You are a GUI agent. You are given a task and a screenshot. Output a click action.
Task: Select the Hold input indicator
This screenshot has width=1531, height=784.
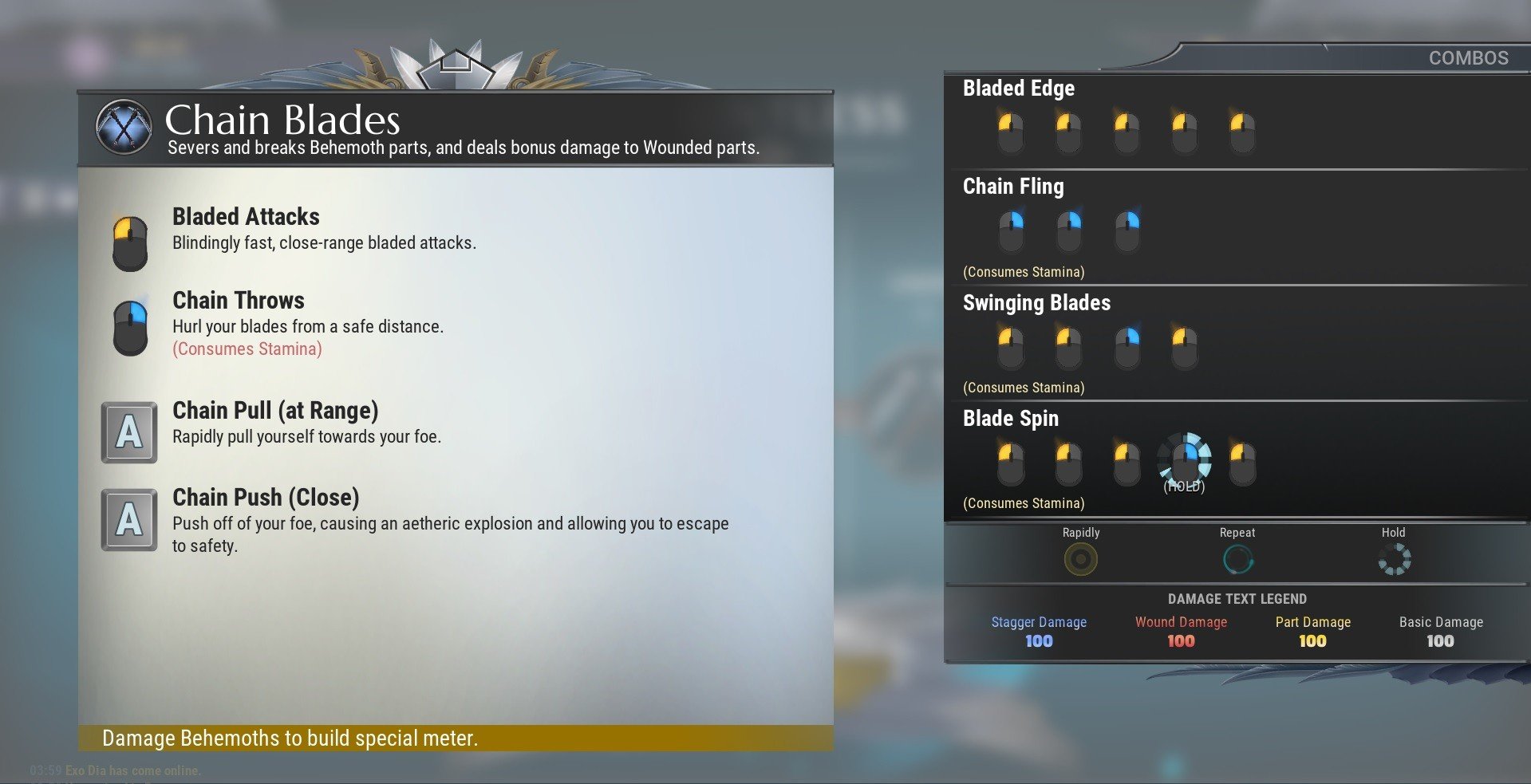pos(1393,558)
